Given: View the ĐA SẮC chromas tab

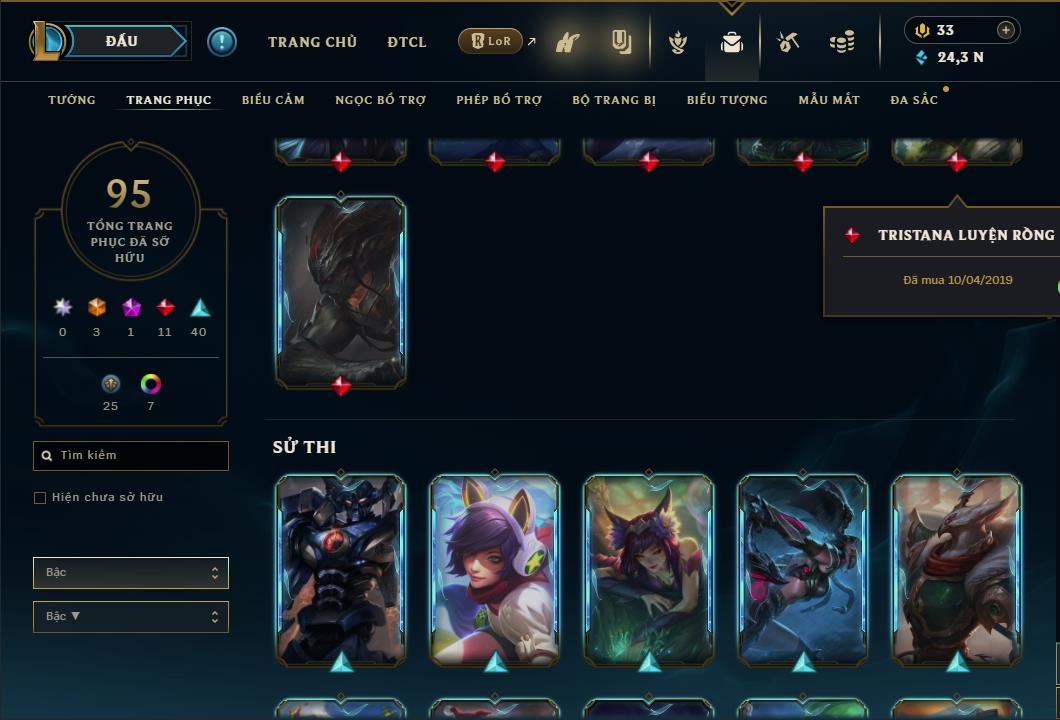Looking at the screenshot, I should pos(914,100).
